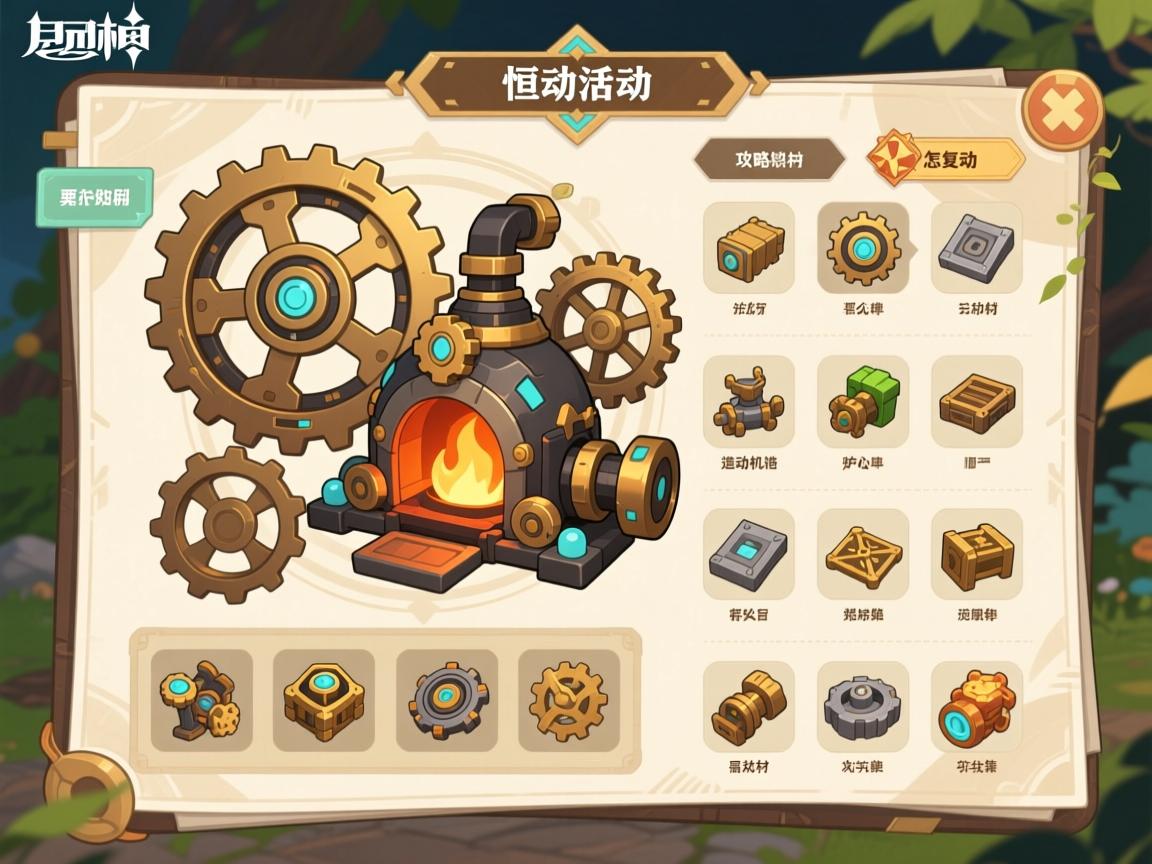Choose the highlighted gear with cyan core
The width and height of the screenshot is (1152, 864).
click(863, 248)
